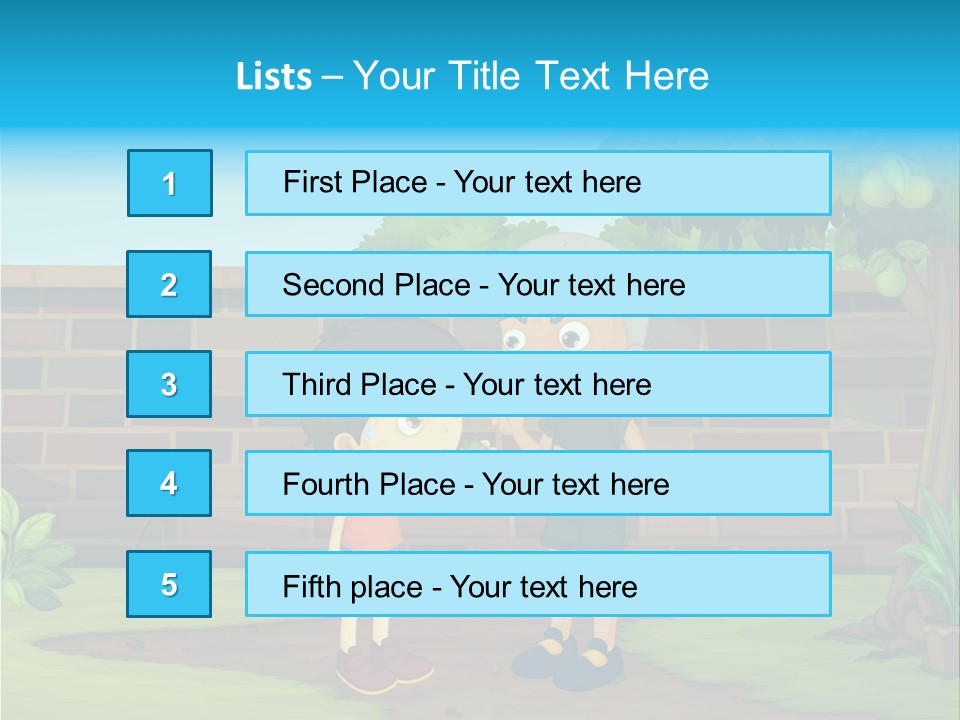Choose the Third Place text row
960x720 pixels.
(x=538, y=384)
